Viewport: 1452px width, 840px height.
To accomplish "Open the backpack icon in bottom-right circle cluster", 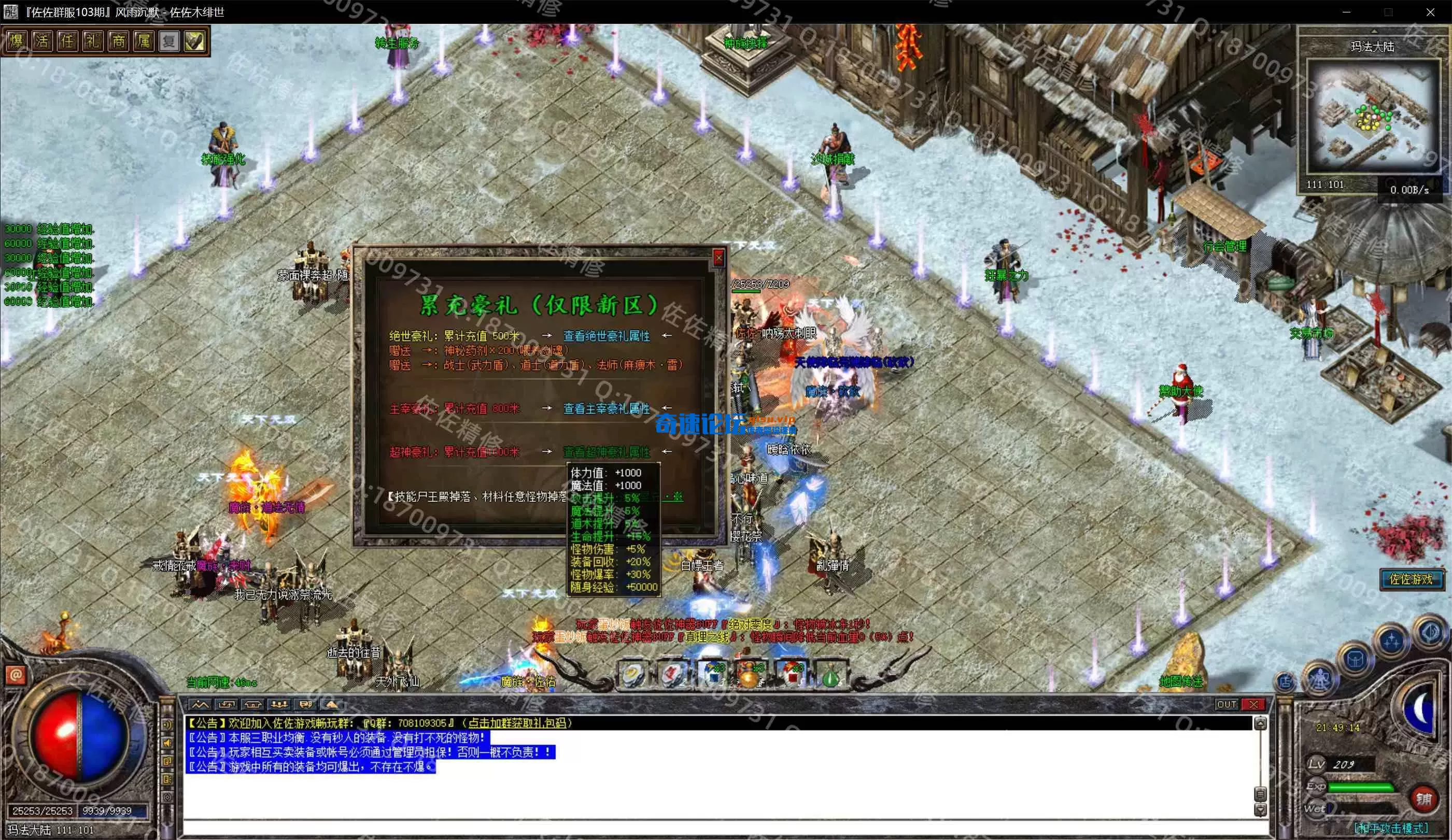I will (x=1355, y=659).
